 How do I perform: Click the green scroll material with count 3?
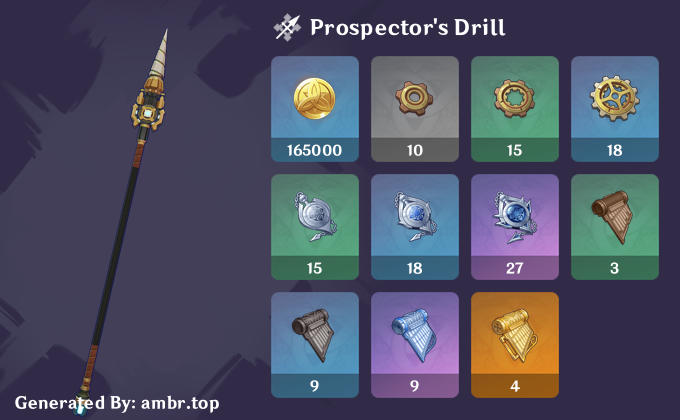tap(615, 226)
